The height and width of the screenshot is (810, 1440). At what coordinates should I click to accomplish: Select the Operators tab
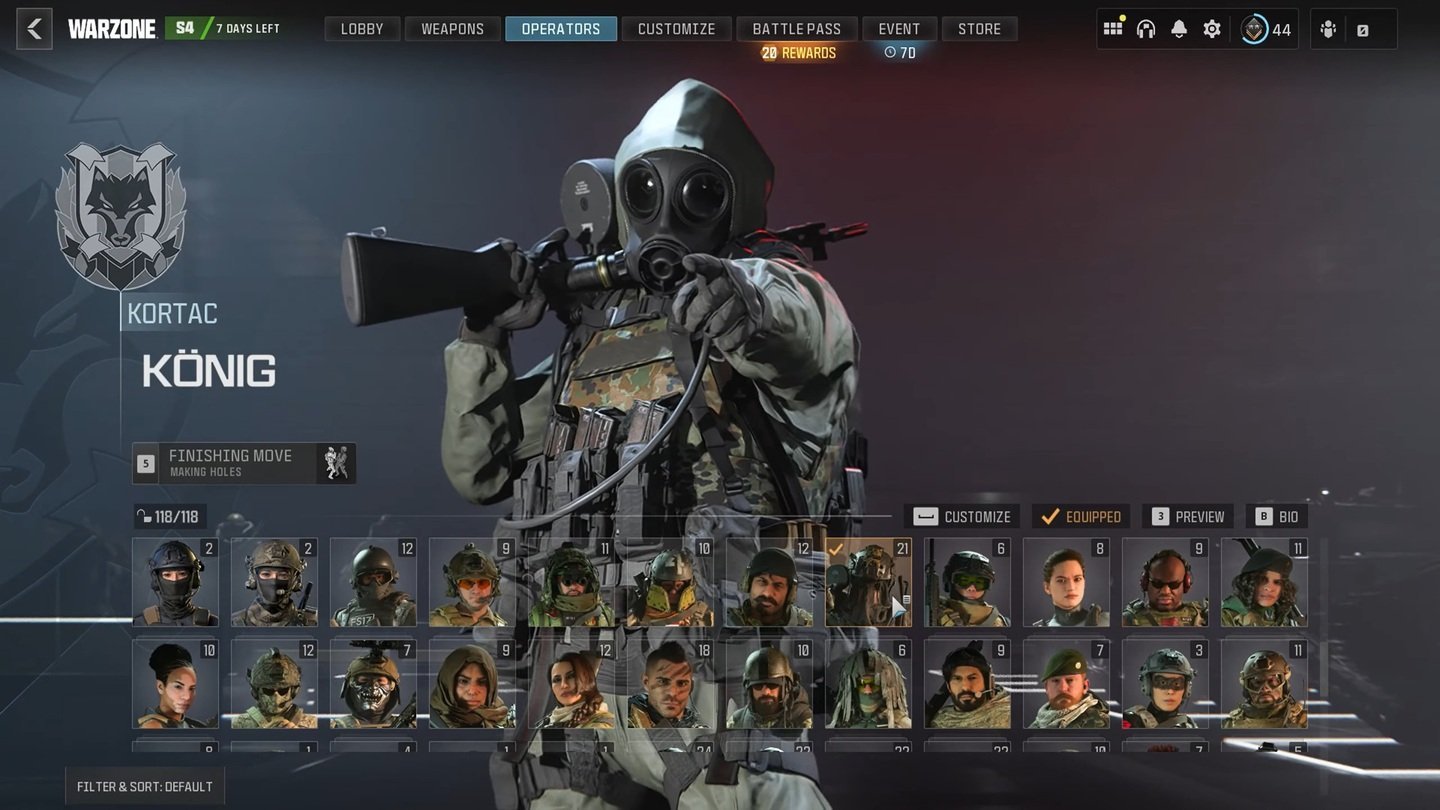(x=561, y=29)
